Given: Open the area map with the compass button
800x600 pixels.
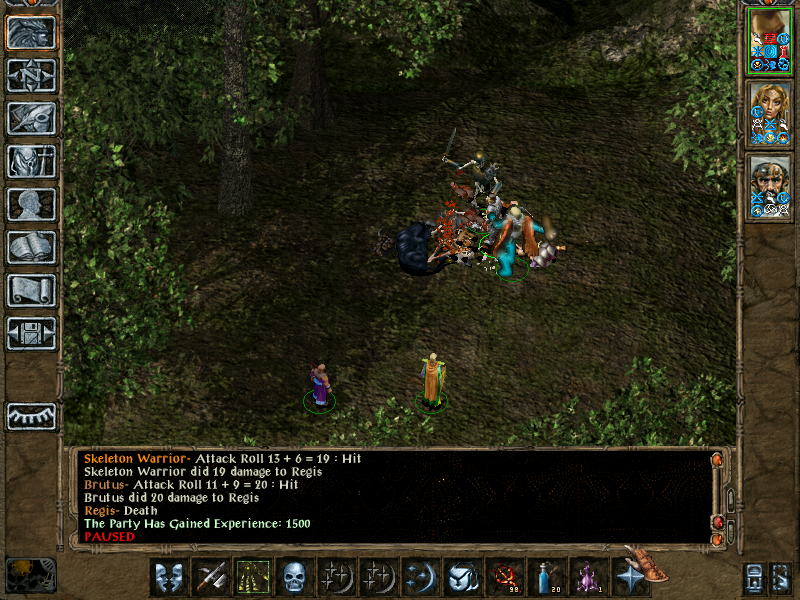Looking at the screenshot, I should click(31, 75).
